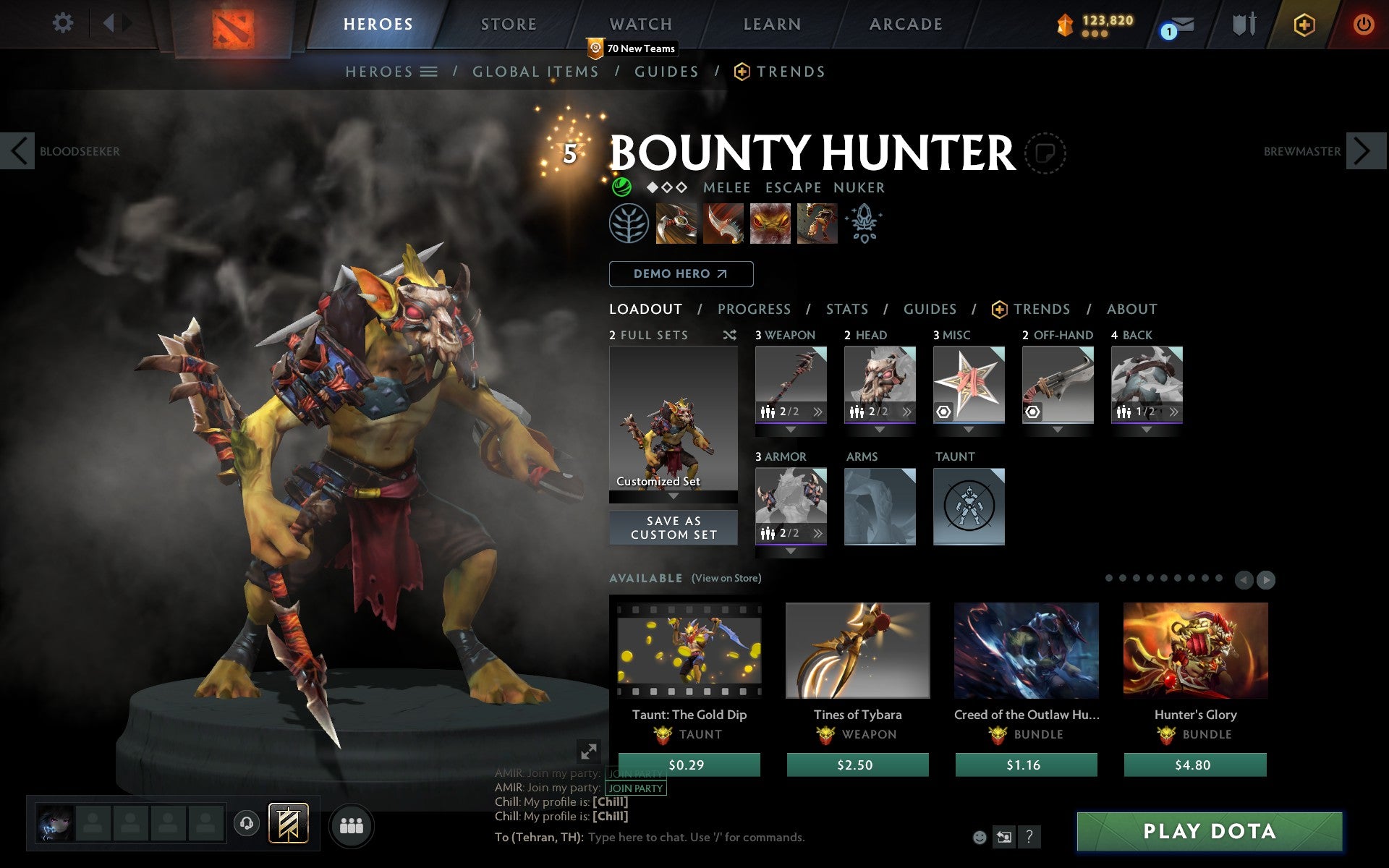Click the shuffle toggle beside 2 FULL SETS
The height and width of the screenshot is (868, 1389).
(x=729, y=335)
